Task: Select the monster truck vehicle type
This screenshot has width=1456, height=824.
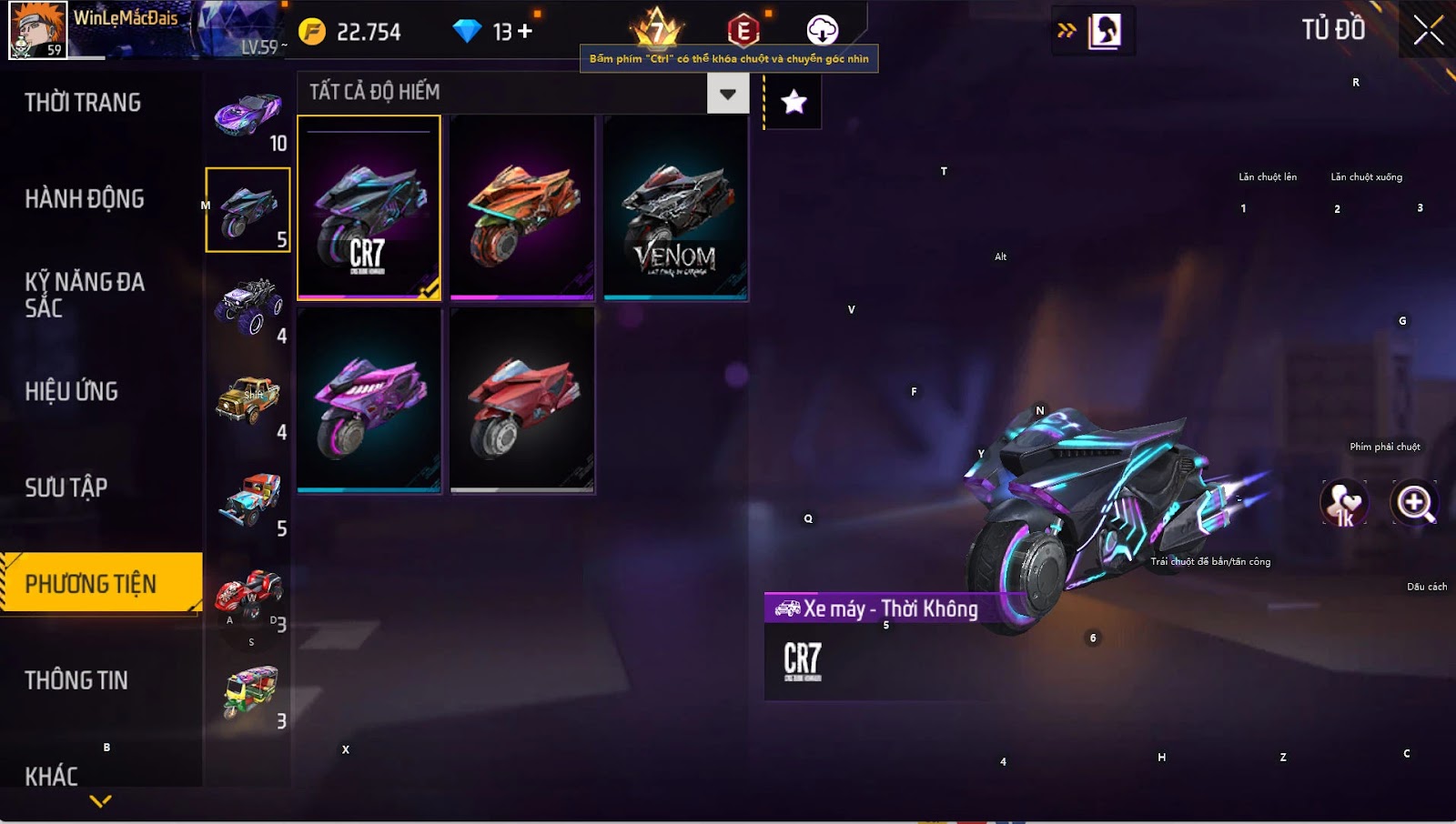Action: (x=248, y=306)
